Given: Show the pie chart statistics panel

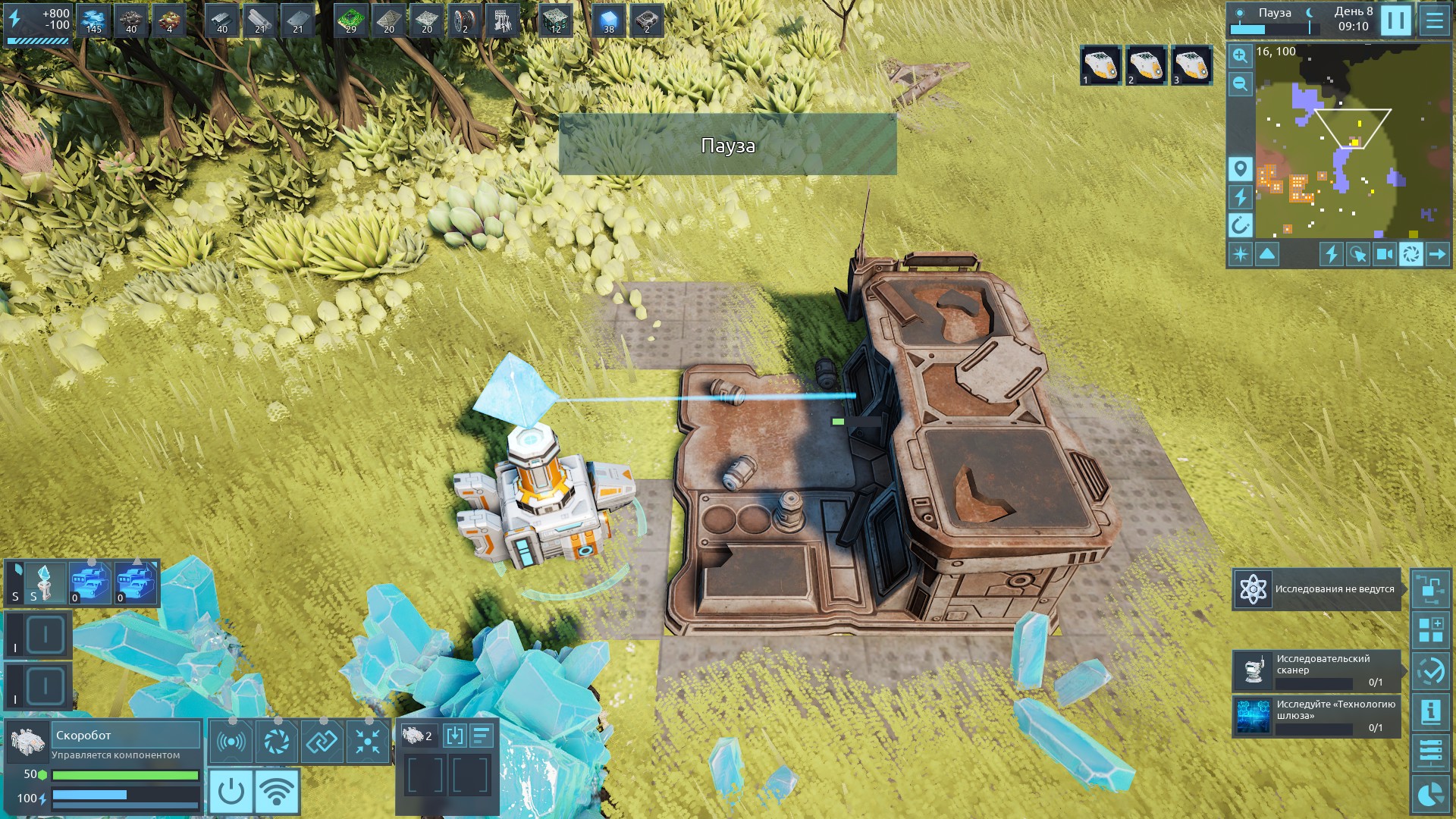Looking at the screenshot, I should [x=1431, y=795].
